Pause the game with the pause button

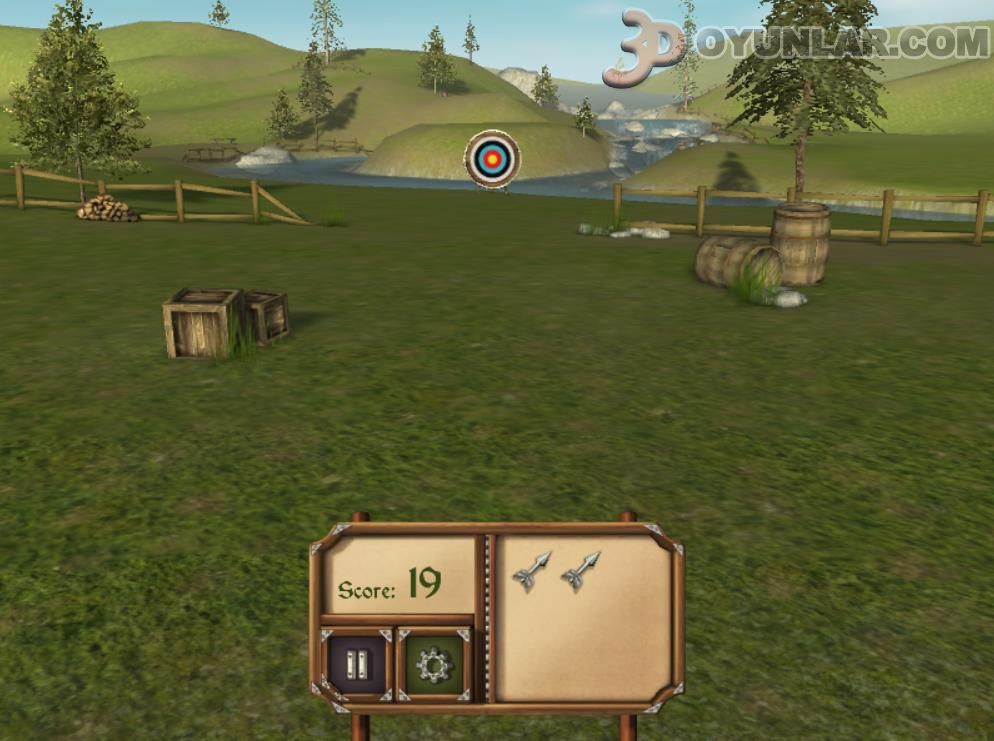point(356,662)
